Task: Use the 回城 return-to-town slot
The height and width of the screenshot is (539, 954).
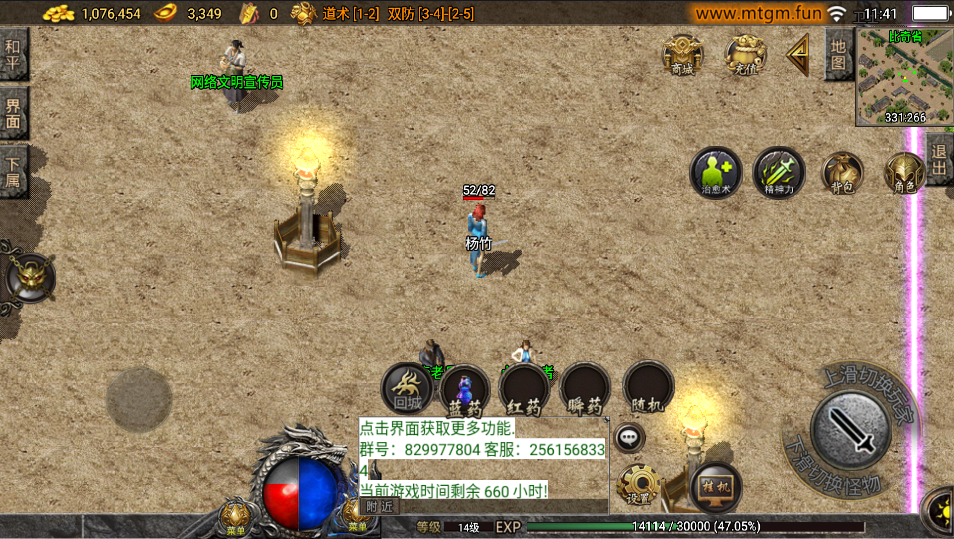Action: (407, 389)
